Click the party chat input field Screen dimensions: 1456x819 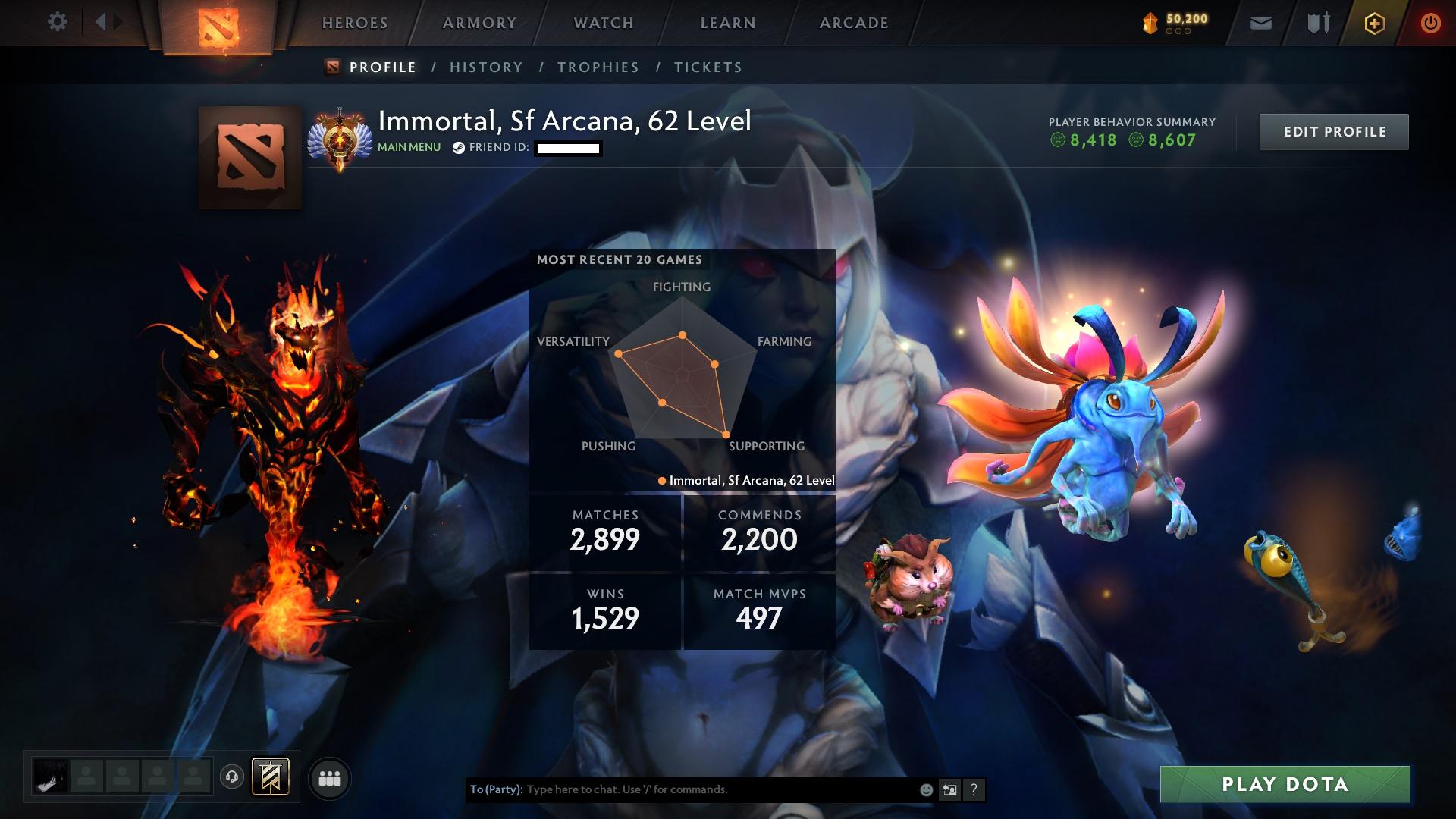point(682,789)
